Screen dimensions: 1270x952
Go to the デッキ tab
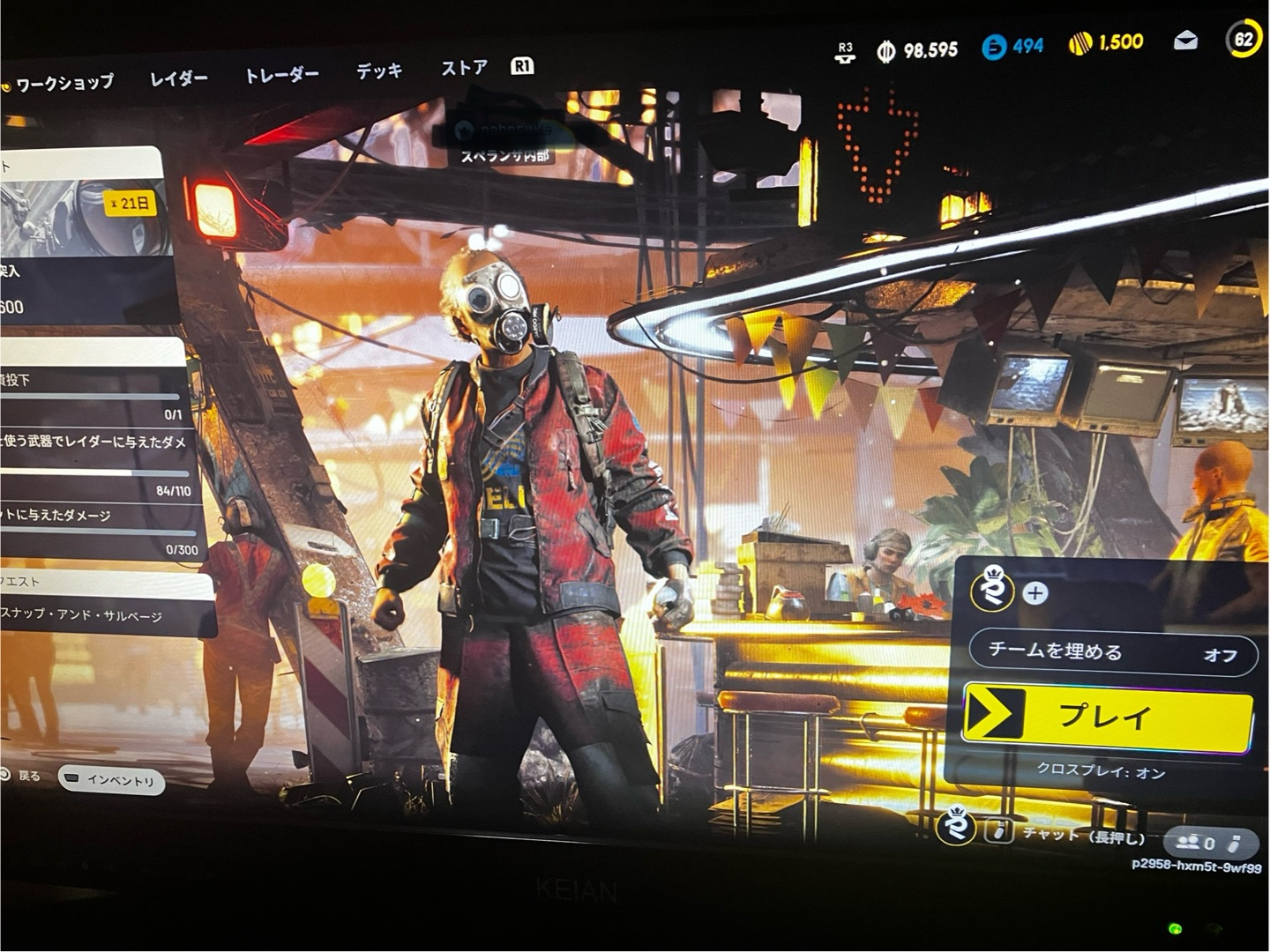379,71
